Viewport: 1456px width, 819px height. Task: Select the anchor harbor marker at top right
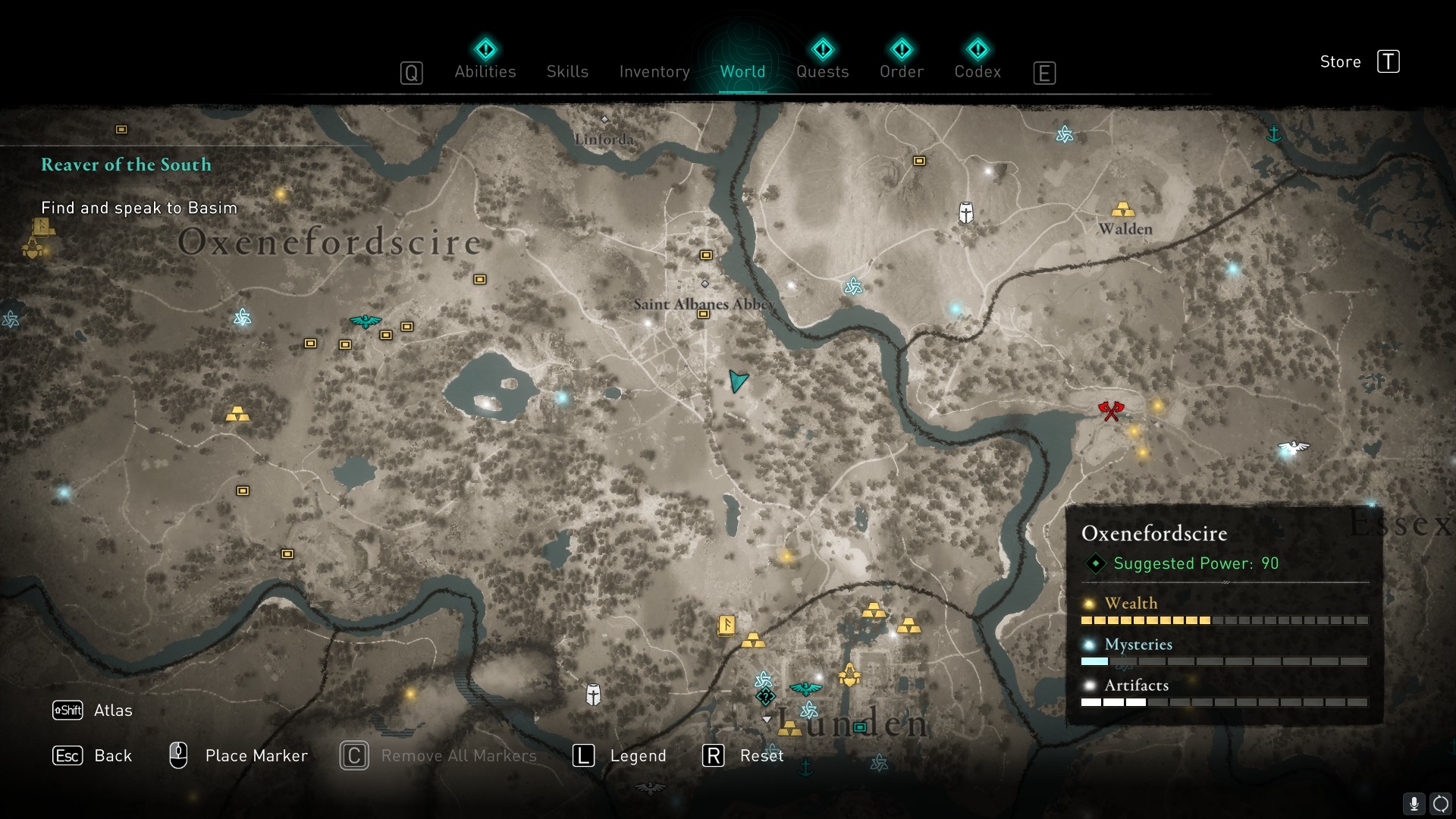point(1274,135)
